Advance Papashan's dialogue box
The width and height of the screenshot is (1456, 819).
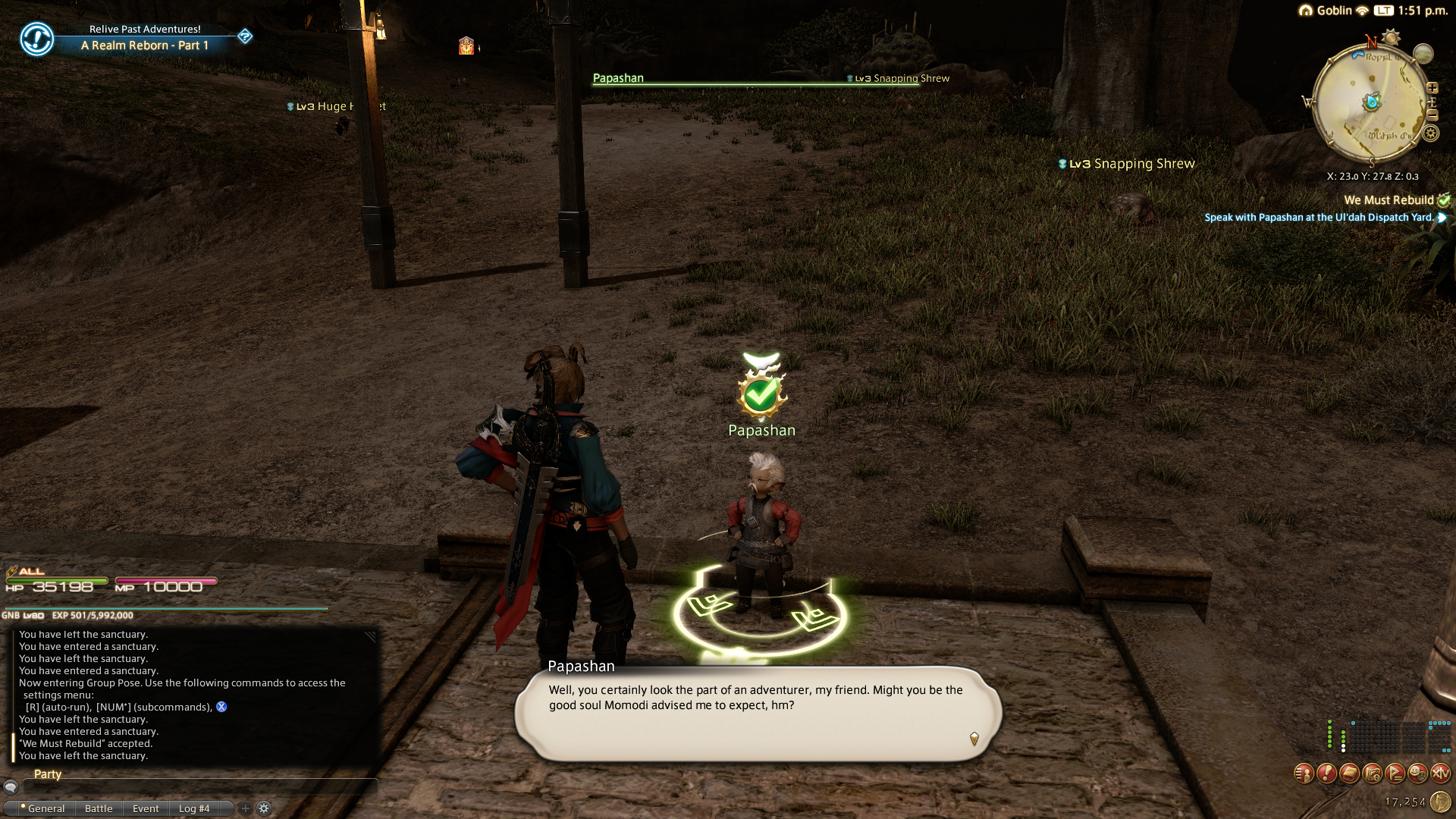coord(758,713)
